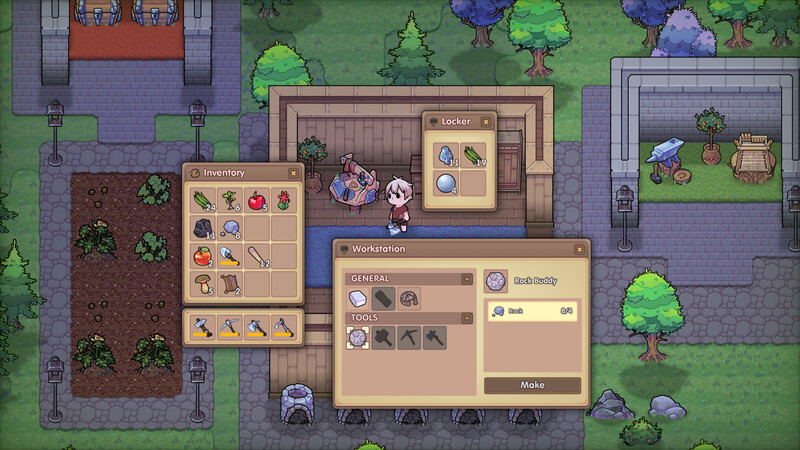Close the Inventory window
This screenshot has height=450, width=800.
292,172
